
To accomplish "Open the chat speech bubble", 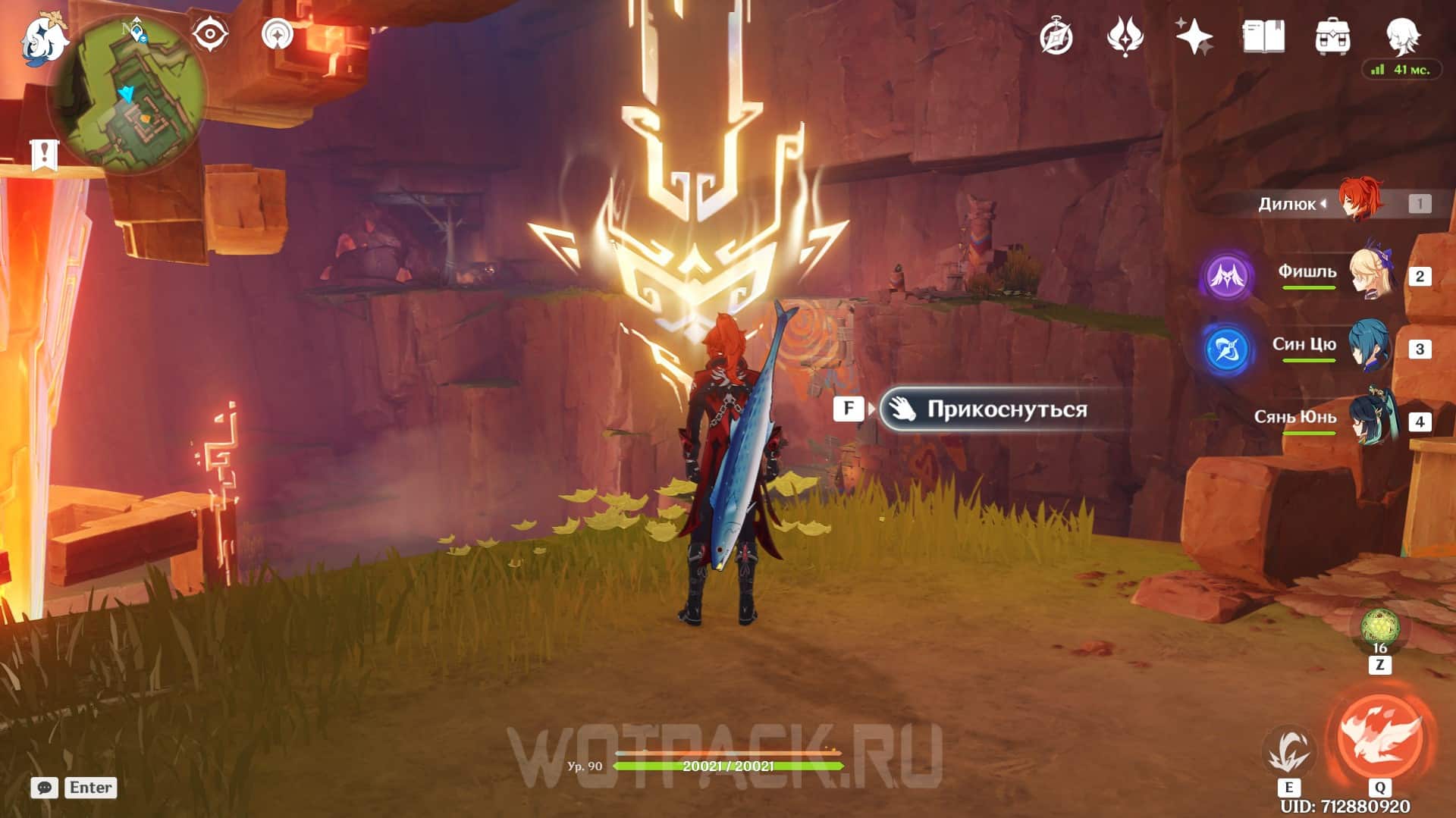I will (x=45, y=788).
